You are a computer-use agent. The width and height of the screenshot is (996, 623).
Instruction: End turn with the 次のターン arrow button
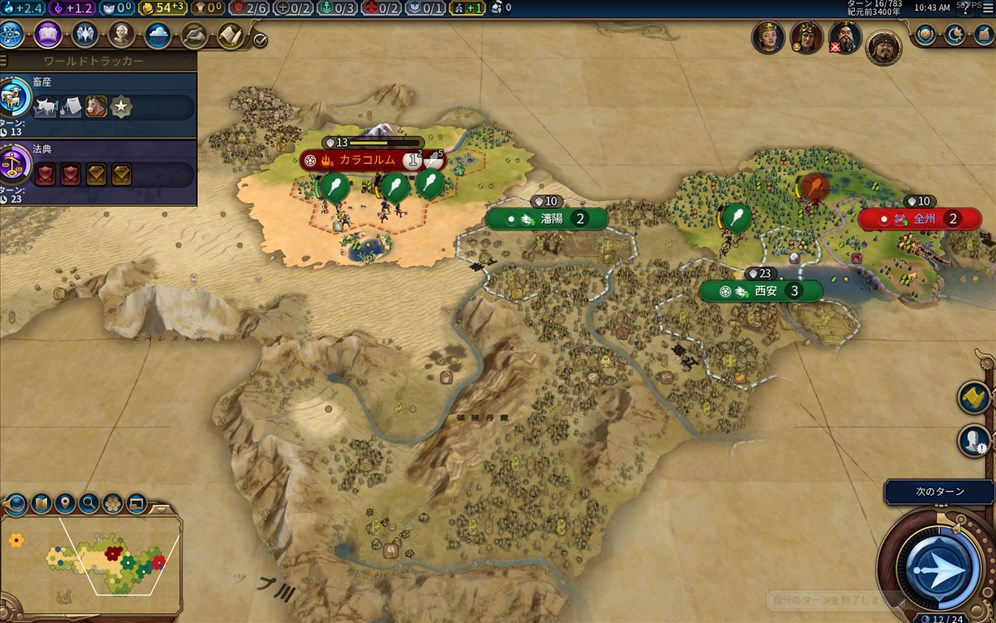[936, 569]
